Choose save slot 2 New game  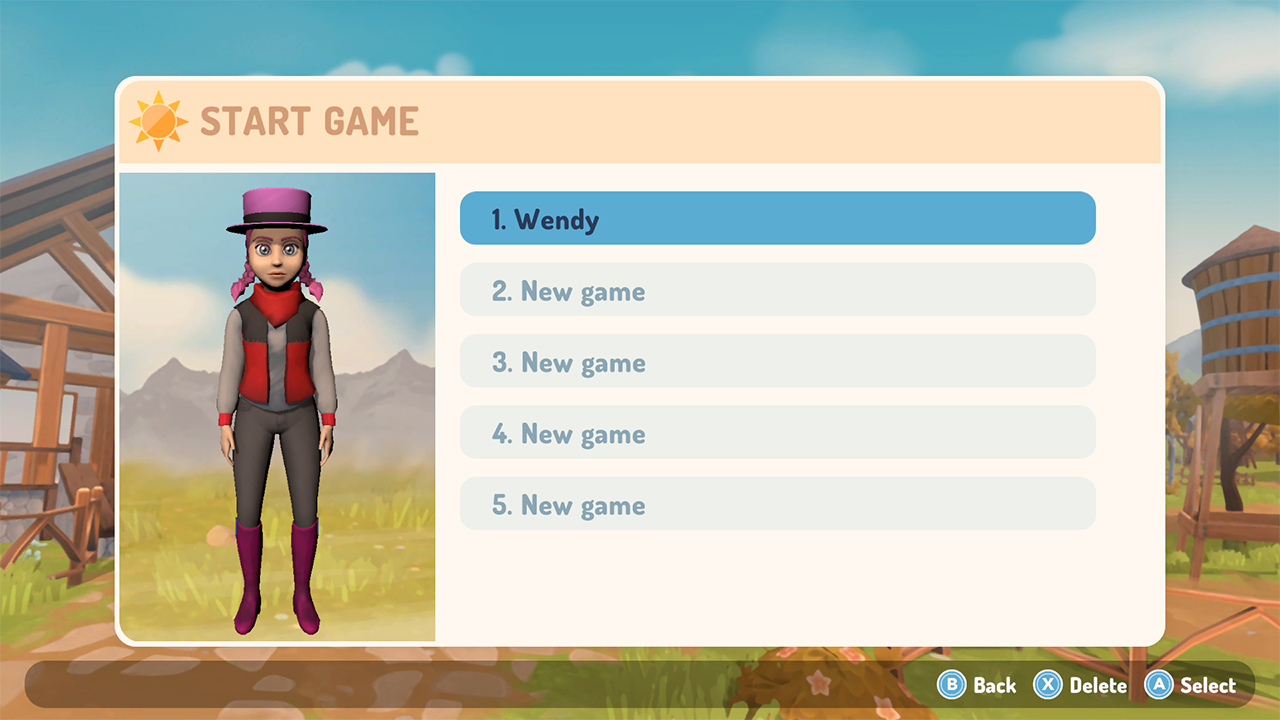[776, 290]
